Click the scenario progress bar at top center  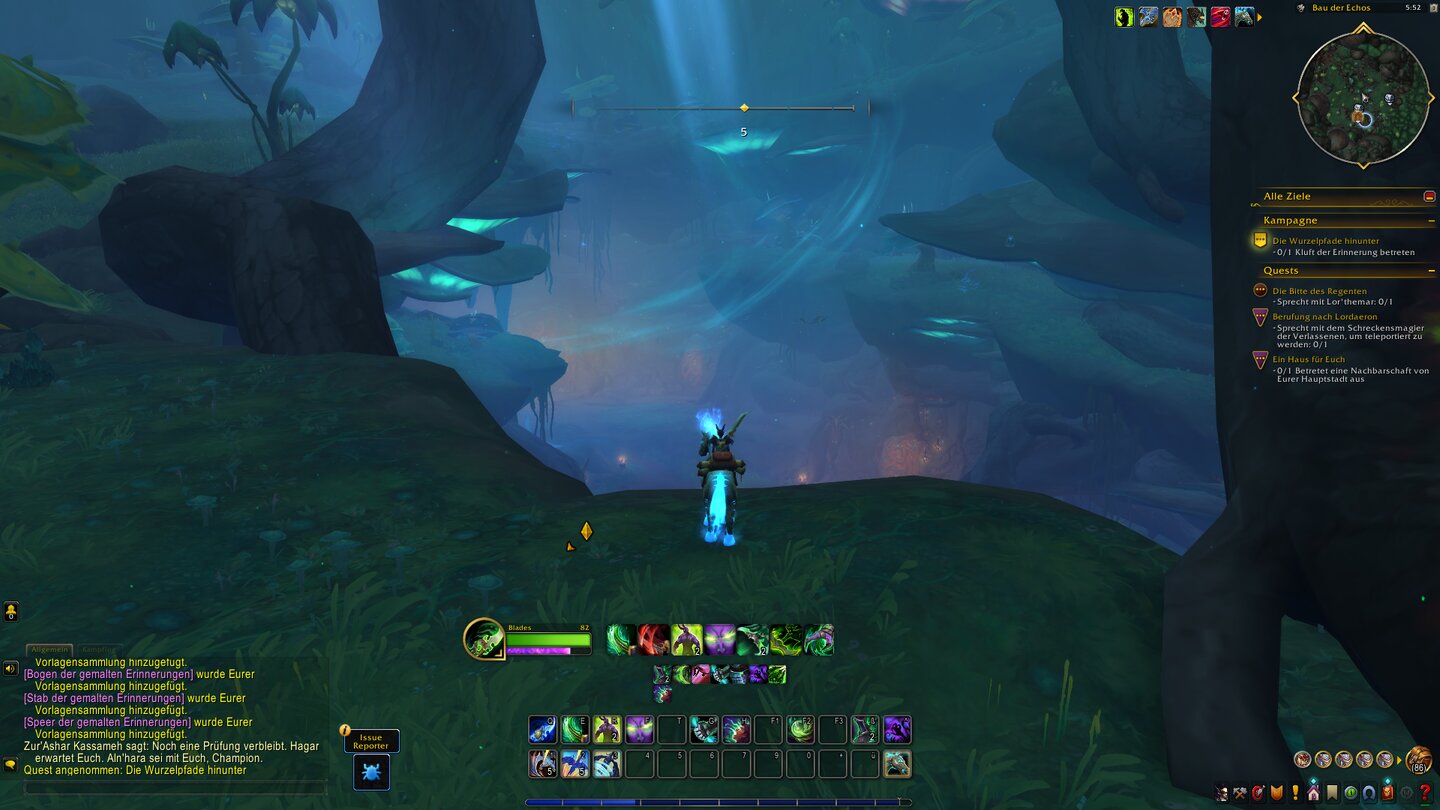pyautogui.click(x=744, y=107)
